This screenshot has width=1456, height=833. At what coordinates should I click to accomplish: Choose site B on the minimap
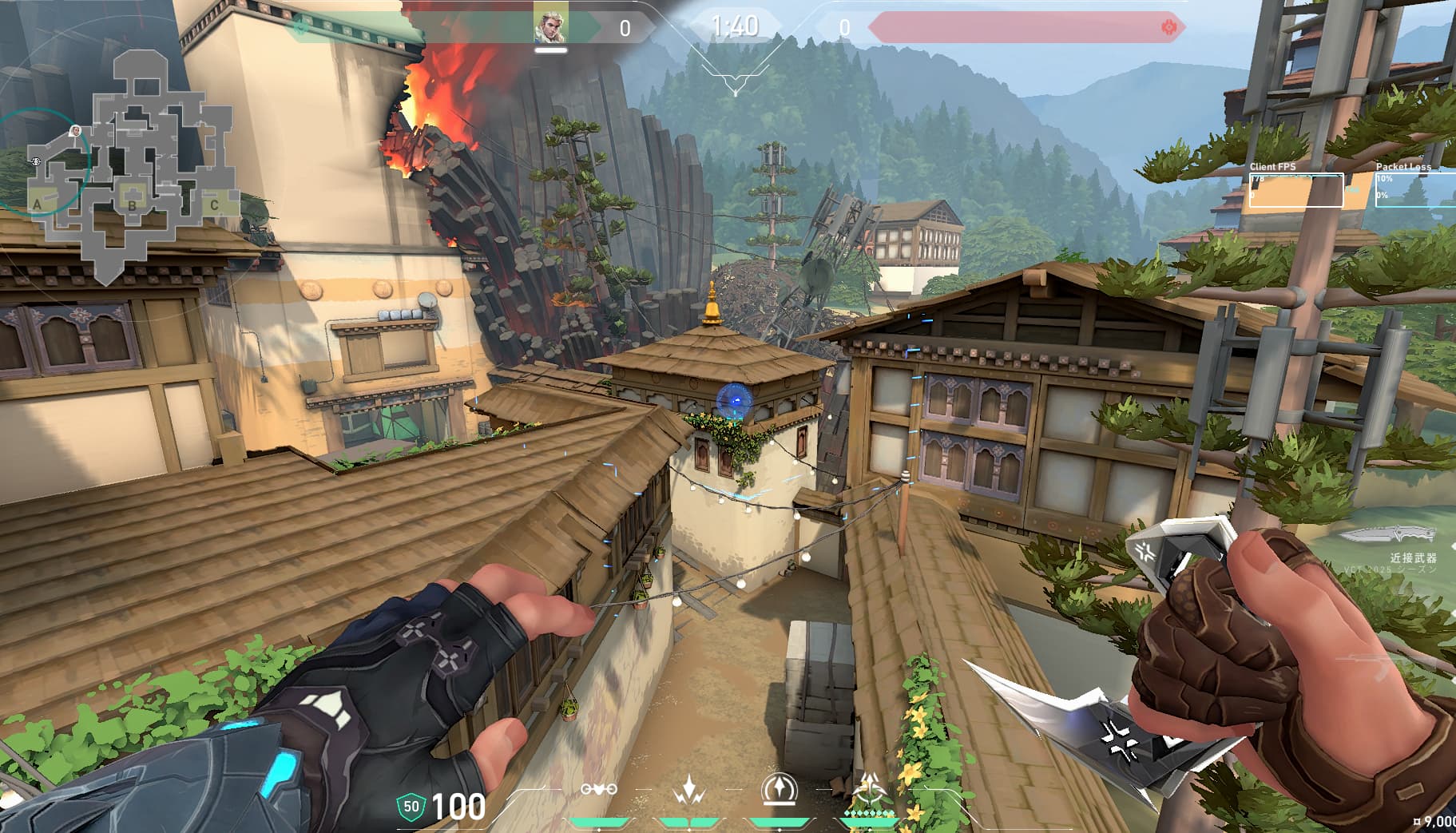click(133, 204)
